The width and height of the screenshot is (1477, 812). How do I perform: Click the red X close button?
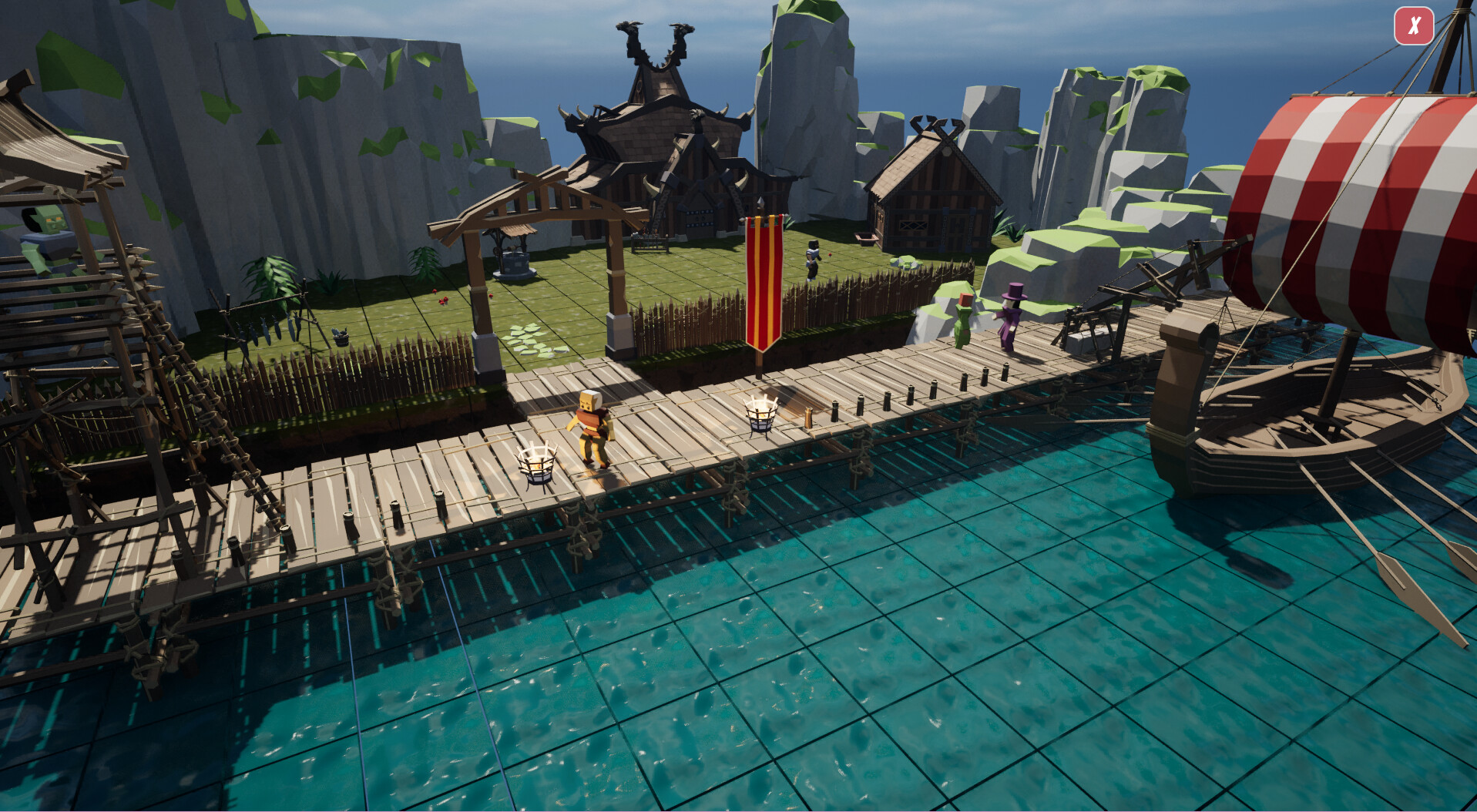pyautogui.click(x=1415, y=27)
